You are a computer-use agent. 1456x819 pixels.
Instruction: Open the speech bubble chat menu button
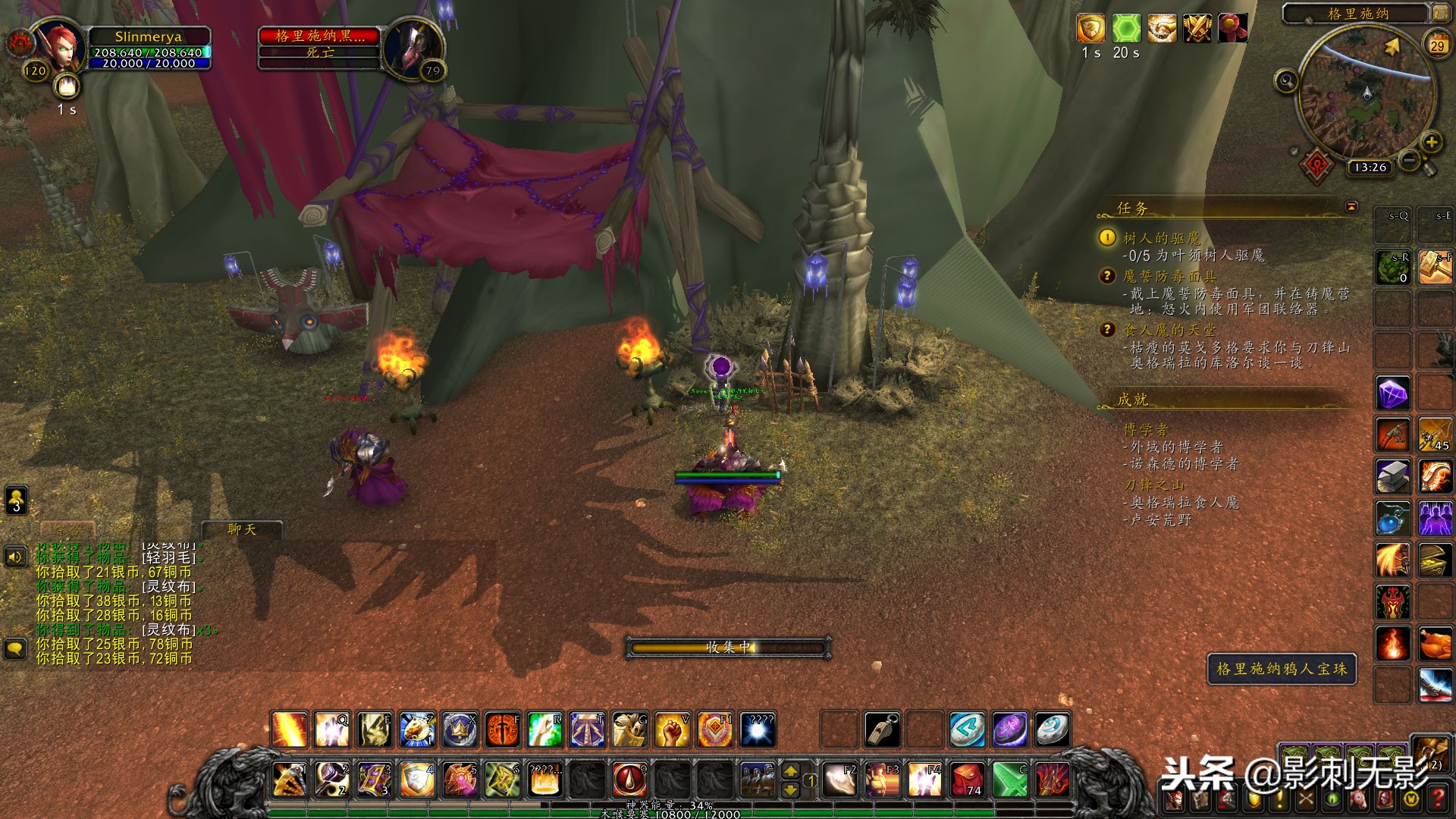coord(15,649)
